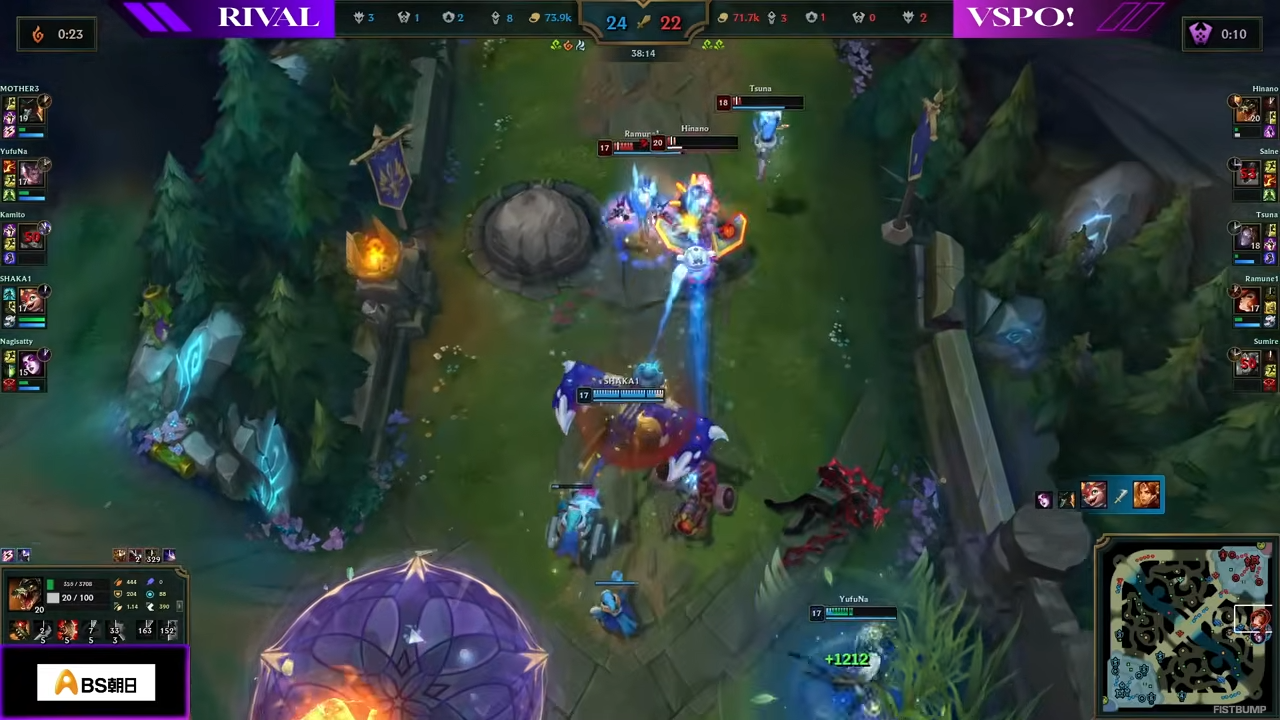Select the armor stat icon showing 204

click(x=118, y=595)
